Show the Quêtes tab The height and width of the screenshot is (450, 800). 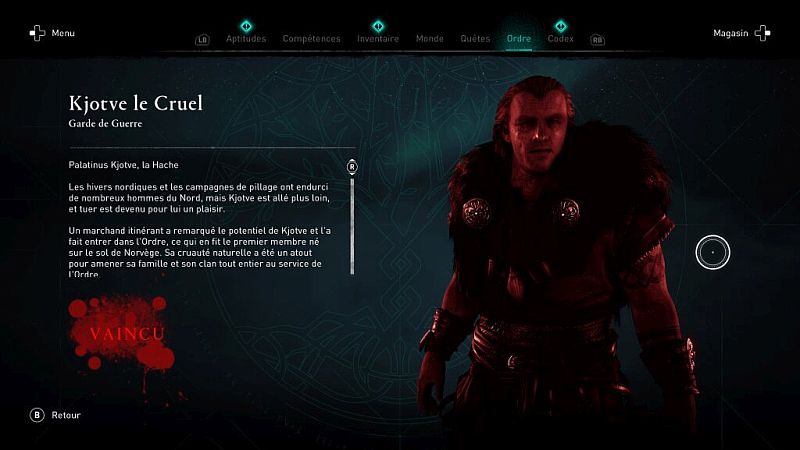475,39
